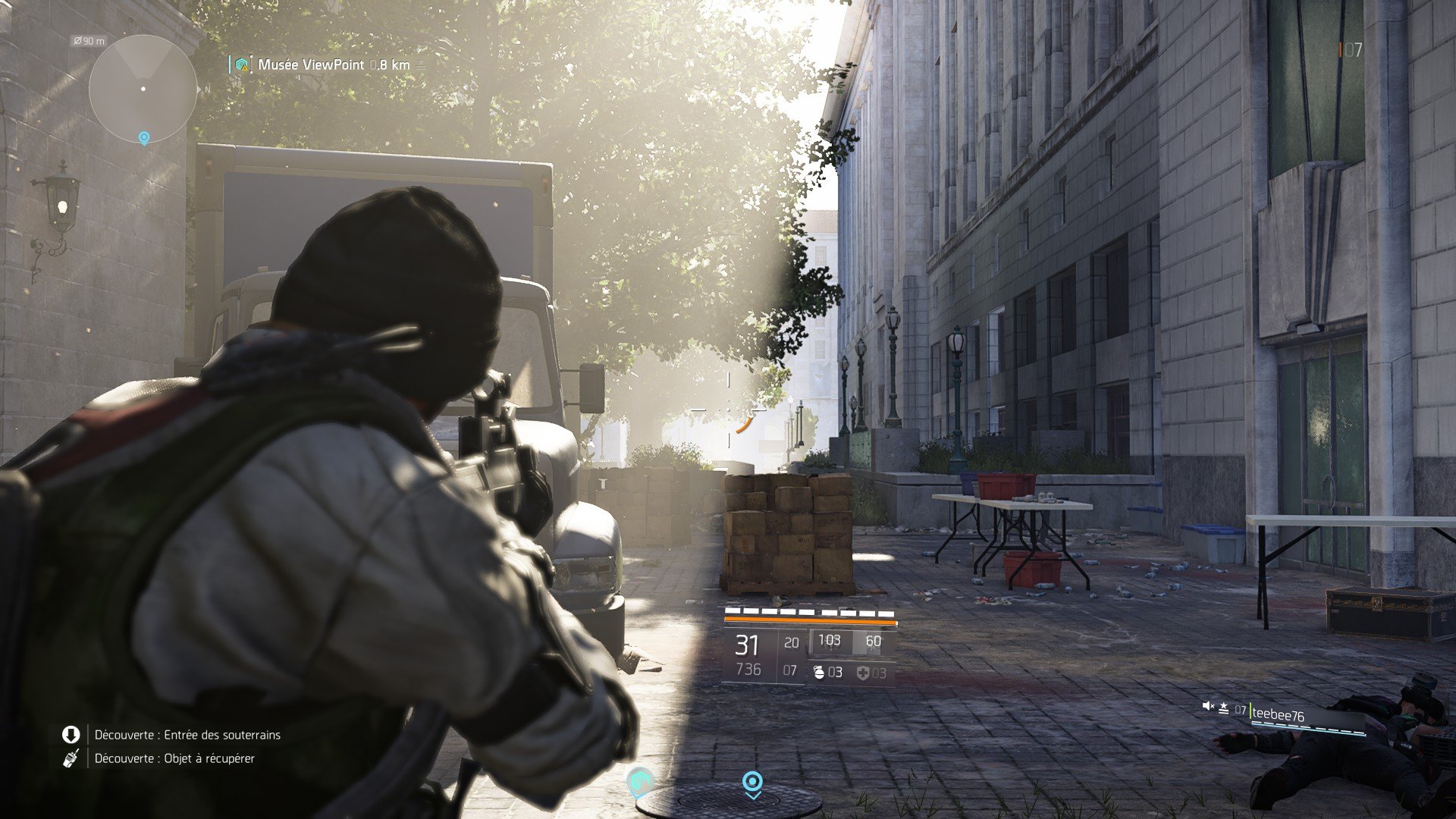
Task: Click the Musée ViewPoint hexagon mission icon
Action: pos(242,65)
